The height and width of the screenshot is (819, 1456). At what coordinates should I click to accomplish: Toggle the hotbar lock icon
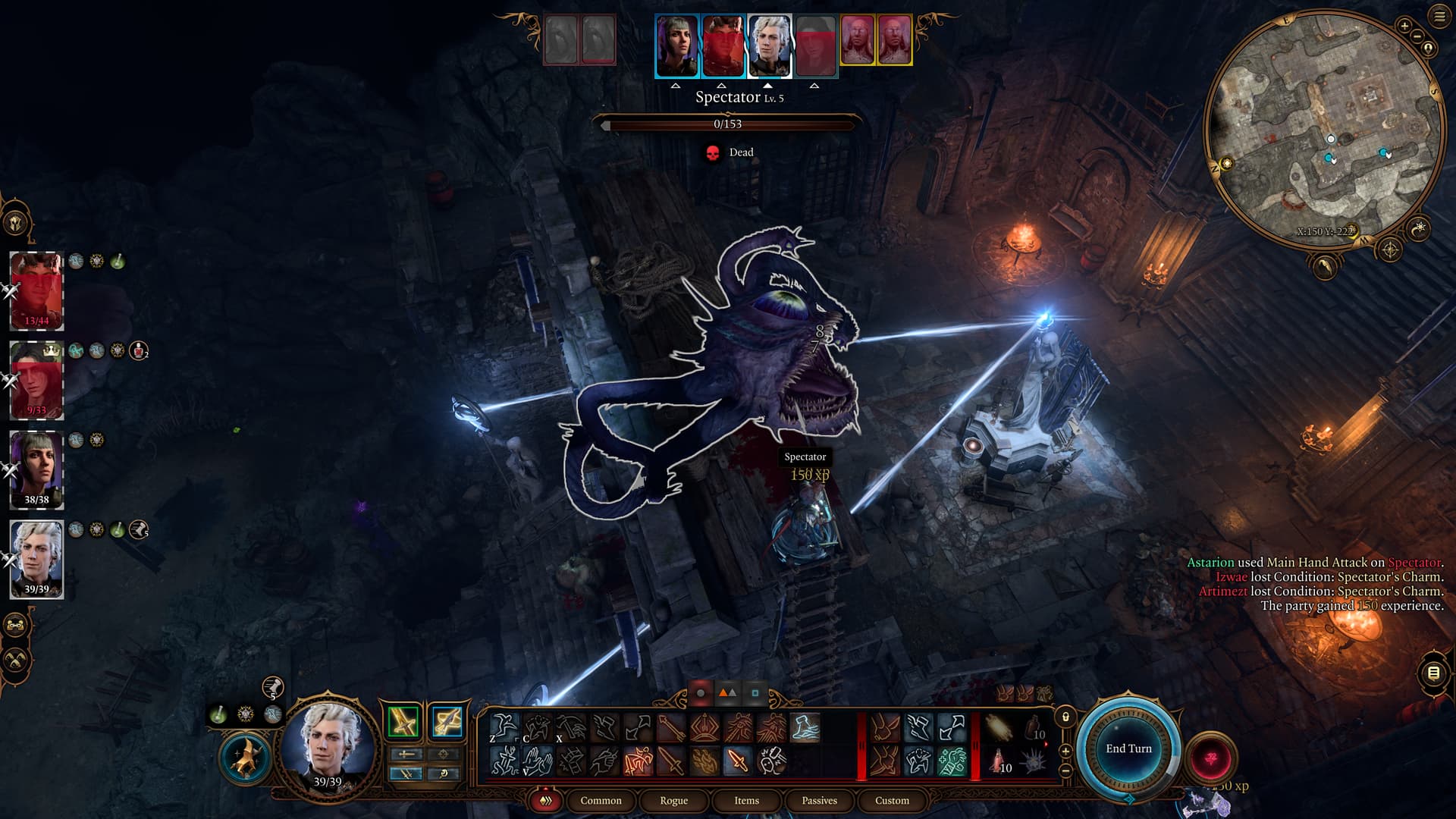click(1065, 717)
